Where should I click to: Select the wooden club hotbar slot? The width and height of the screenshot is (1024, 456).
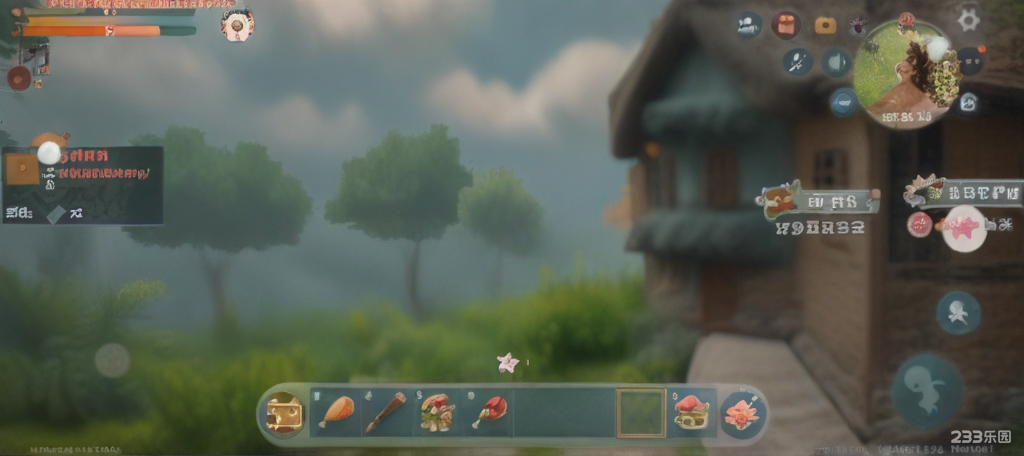[386, 412]
